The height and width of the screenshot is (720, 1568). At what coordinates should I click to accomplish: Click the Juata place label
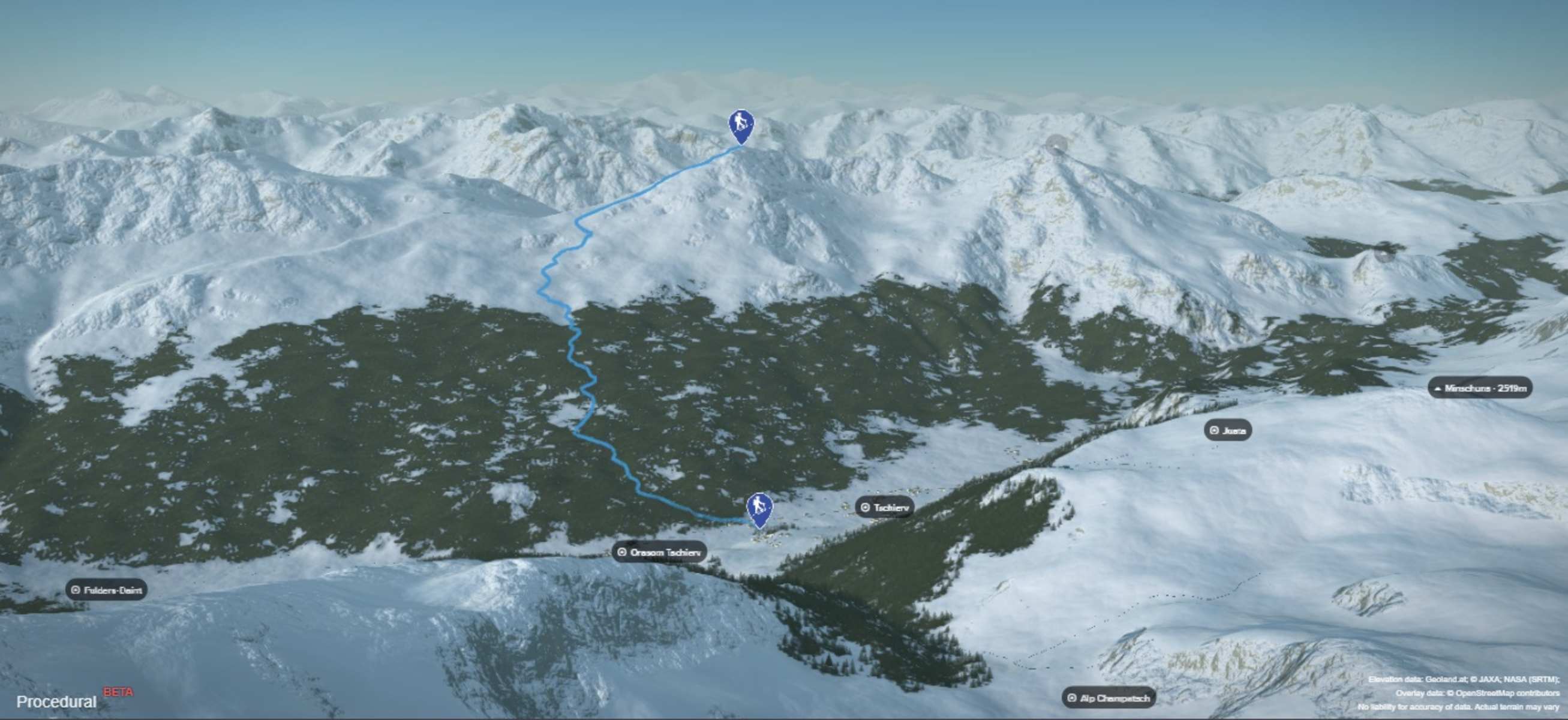point(1228,430)
